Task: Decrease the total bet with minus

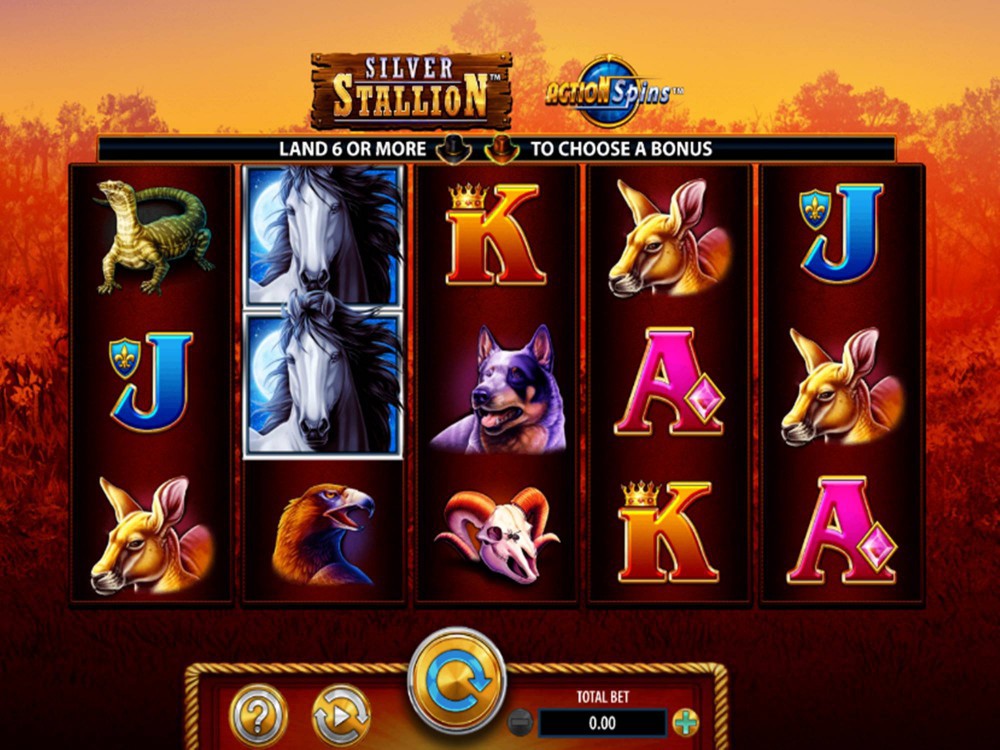Action: [x=520, y=721]
